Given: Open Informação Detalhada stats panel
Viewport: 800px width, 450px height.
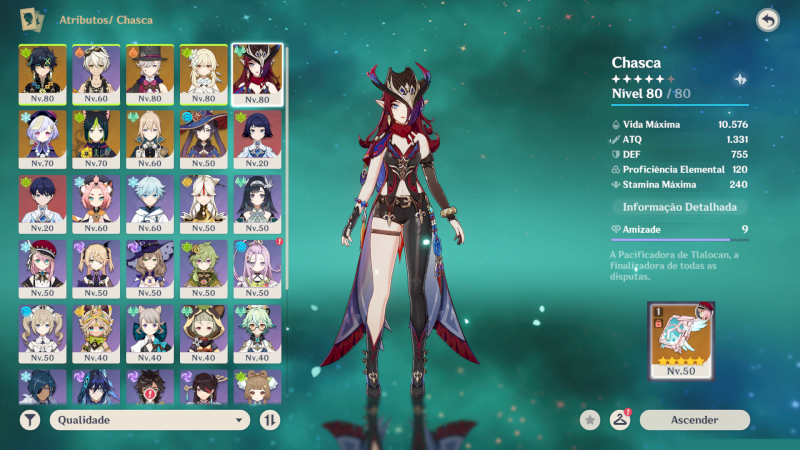Looking at the screenshot, I should pyautogui.click(x=679, y=207).
